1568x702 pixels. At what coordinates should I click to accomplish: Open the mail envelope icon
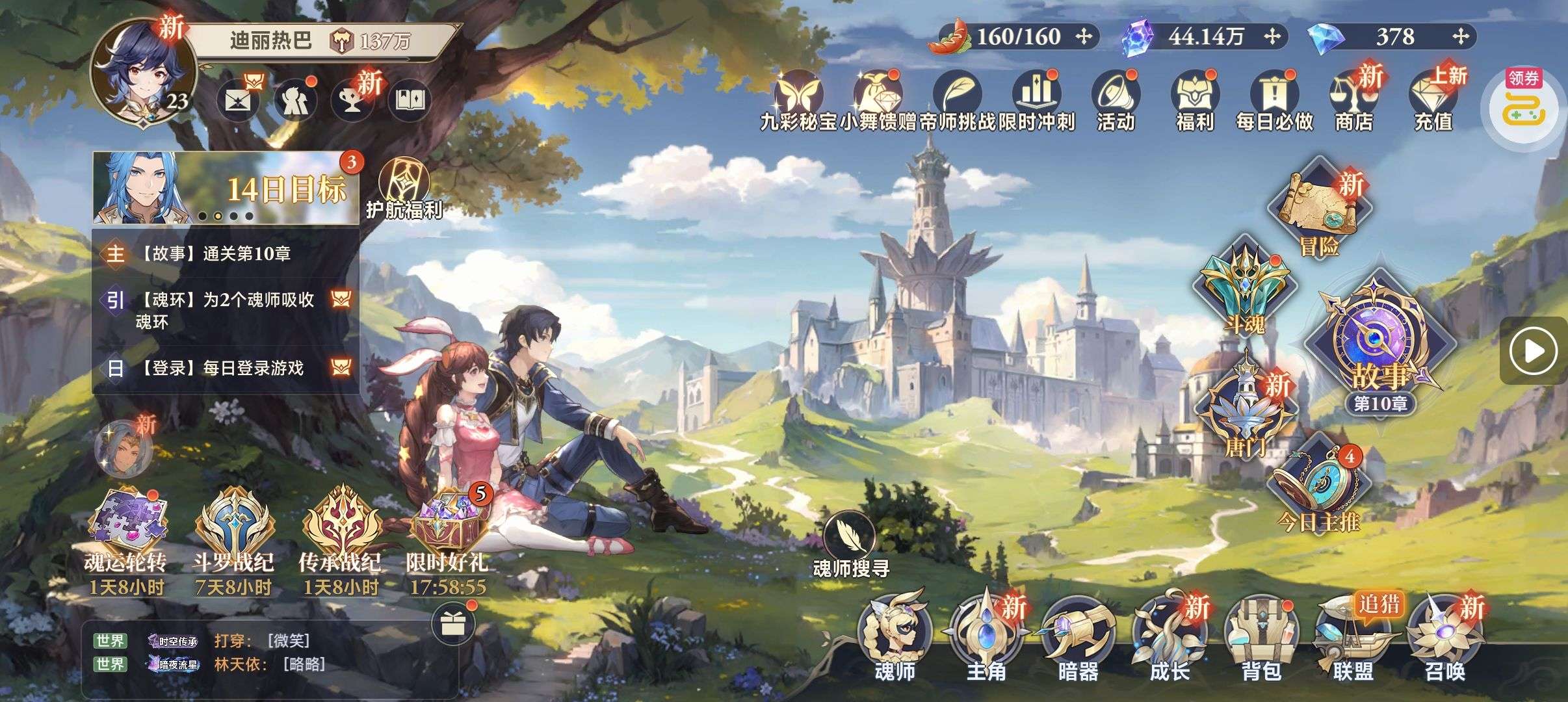[237, 101]
